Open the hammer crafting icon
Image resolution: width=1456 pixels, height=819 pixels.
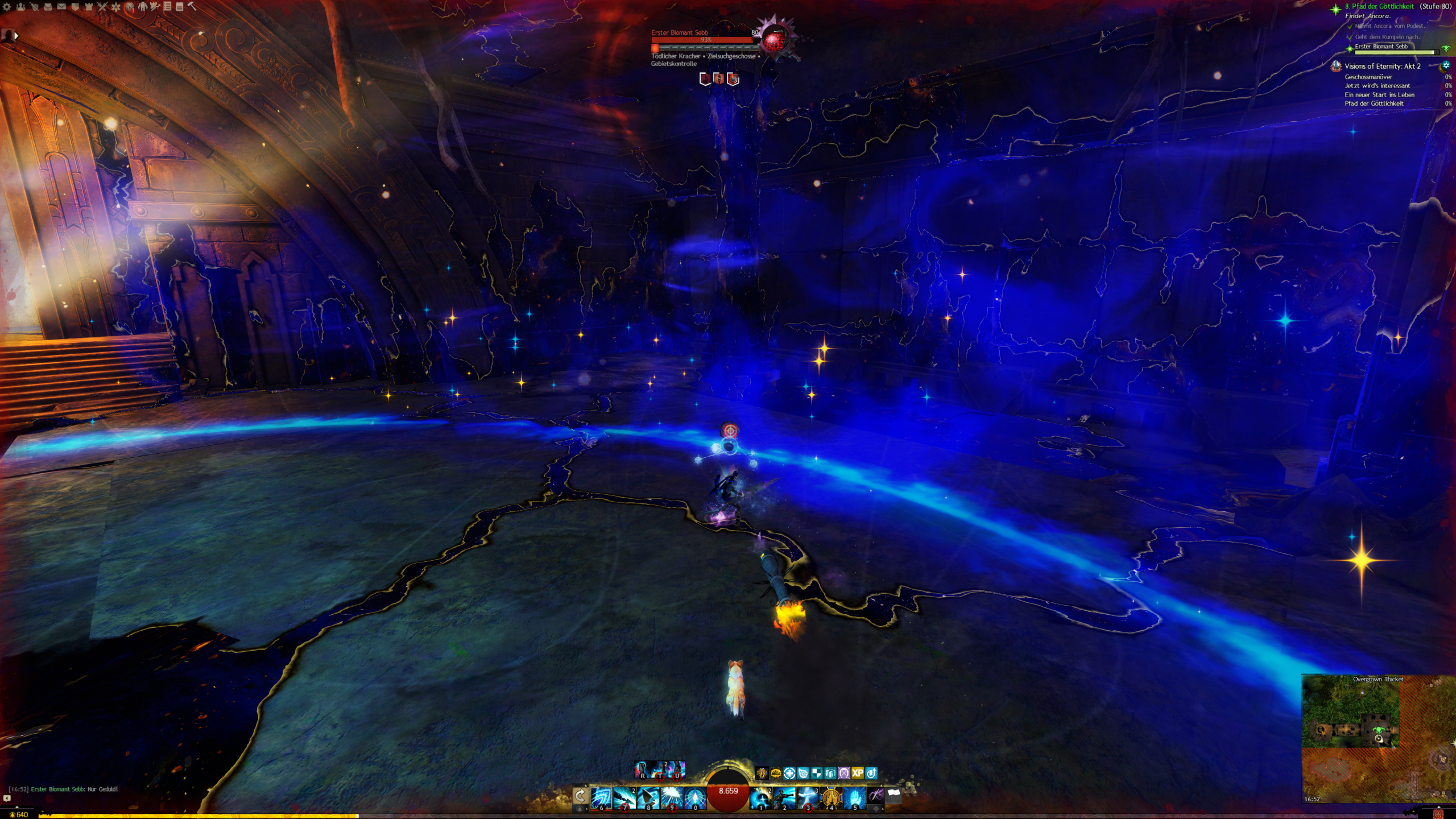(192, 7)
